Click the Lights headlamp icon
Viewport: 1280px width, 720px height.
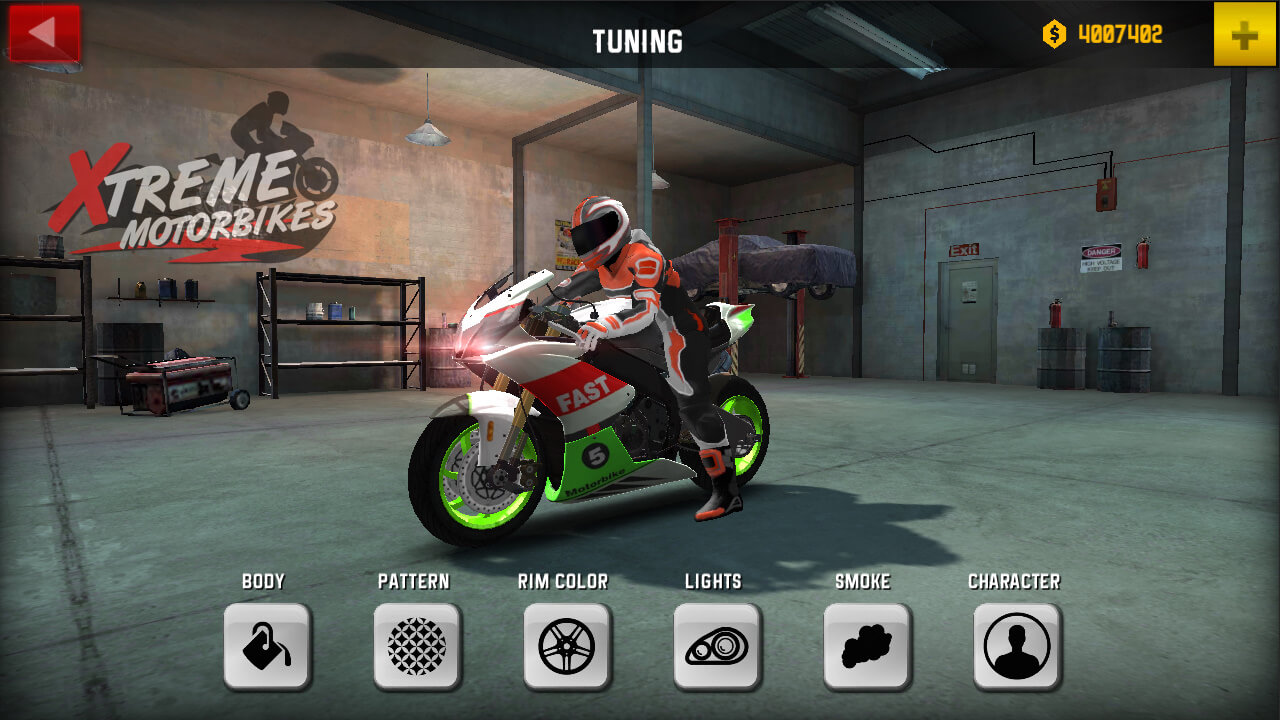point(716,645)
